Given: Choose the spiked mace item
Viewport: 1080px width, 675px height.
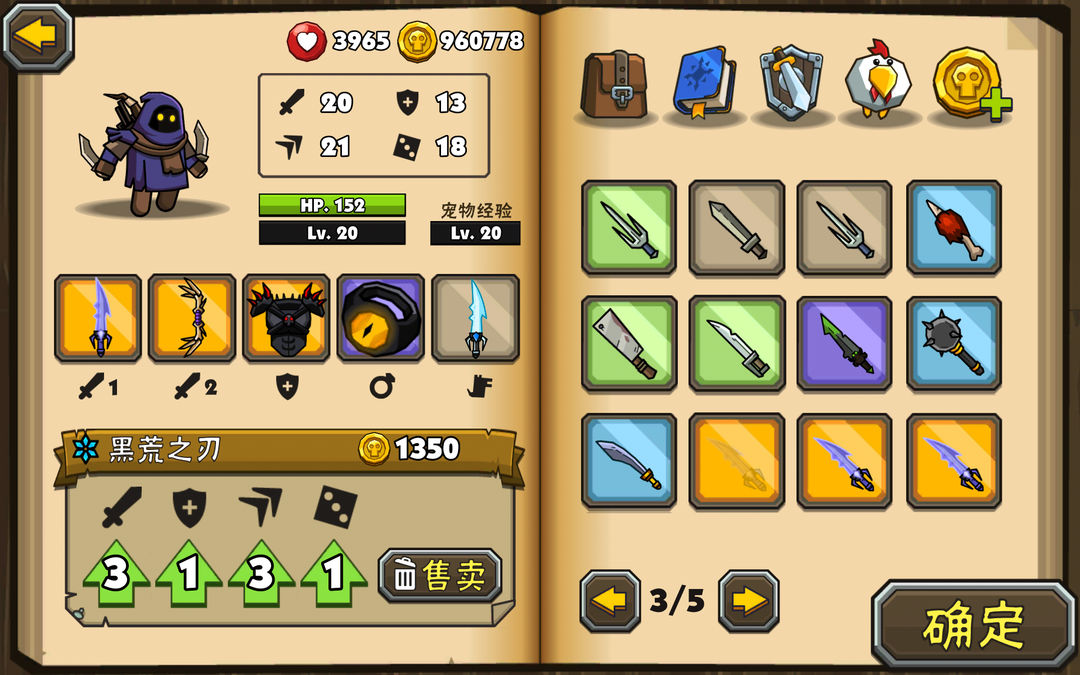Looking at the screenshot, I should coord(953,343).
